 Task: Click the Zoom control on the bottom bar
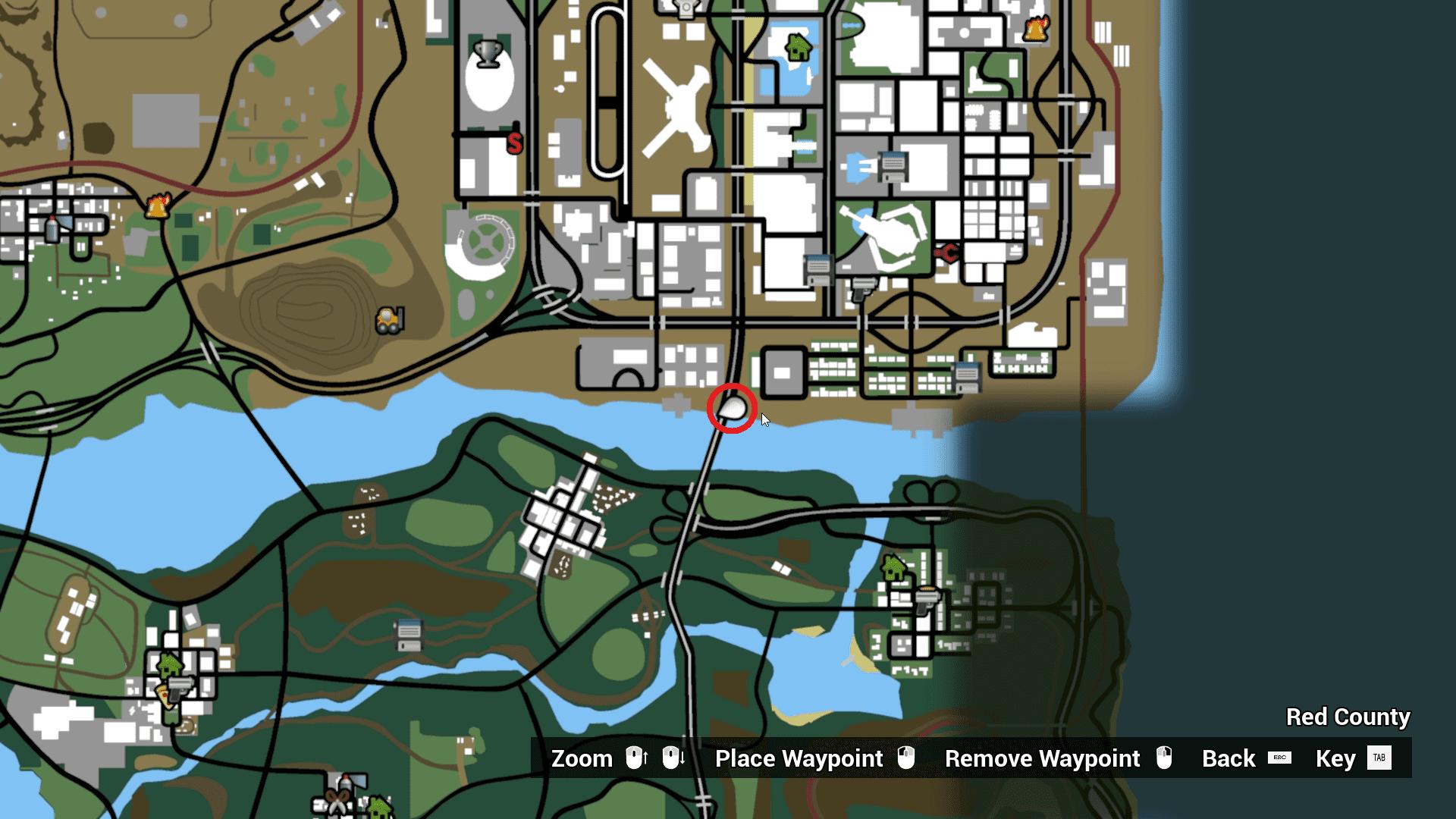(582, 758)
